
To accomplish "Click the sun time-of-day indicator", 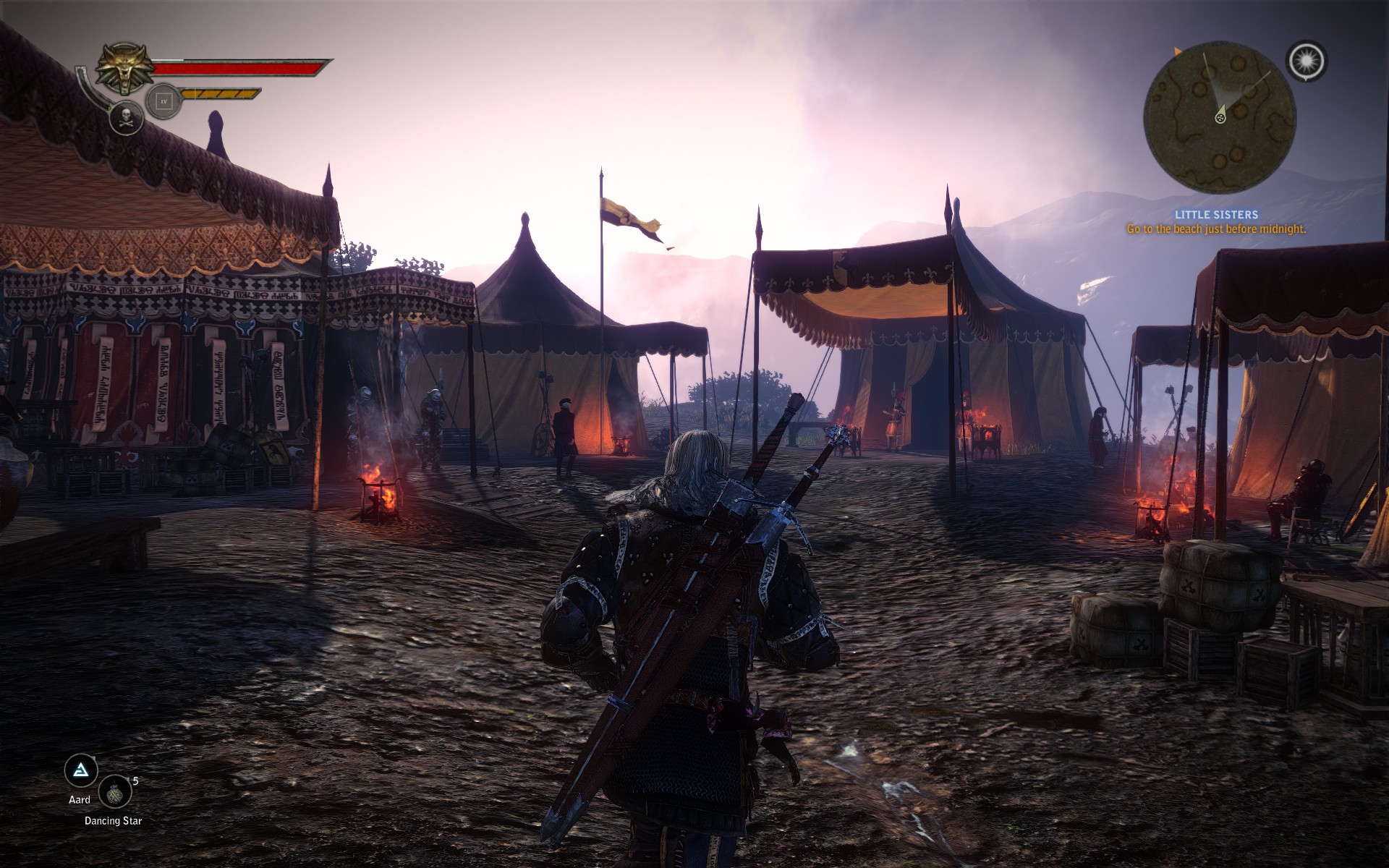I will 1307,61.
